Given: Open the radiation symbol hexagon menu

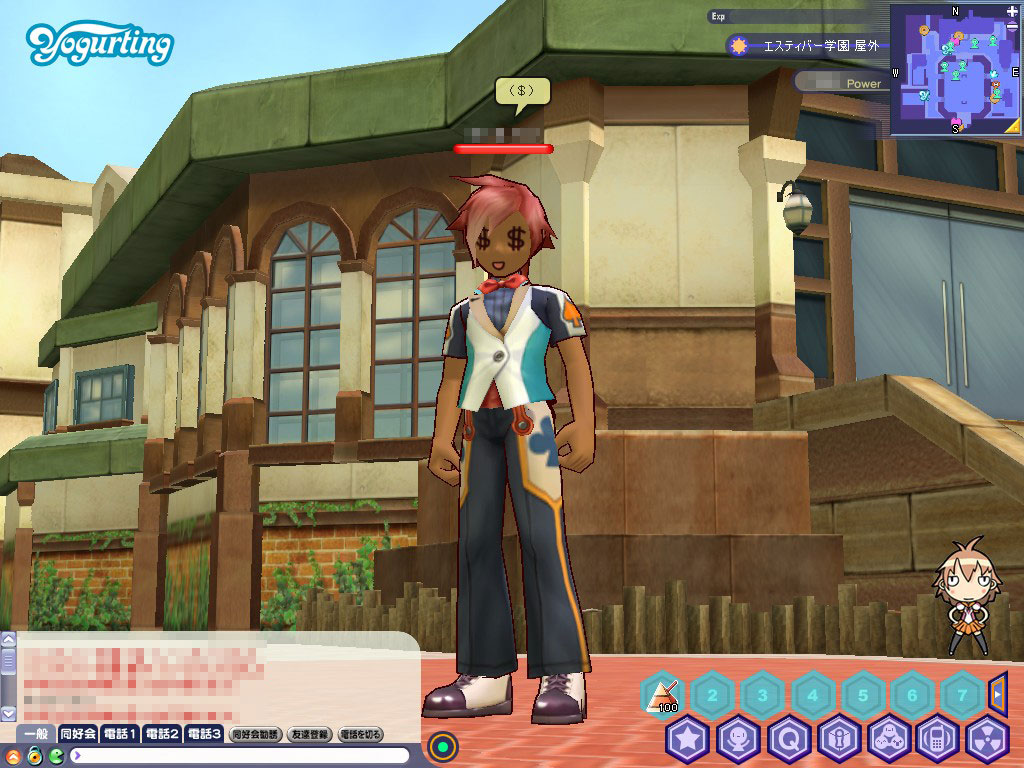Looking at the screenshot, I should click(x=988, y=740).
